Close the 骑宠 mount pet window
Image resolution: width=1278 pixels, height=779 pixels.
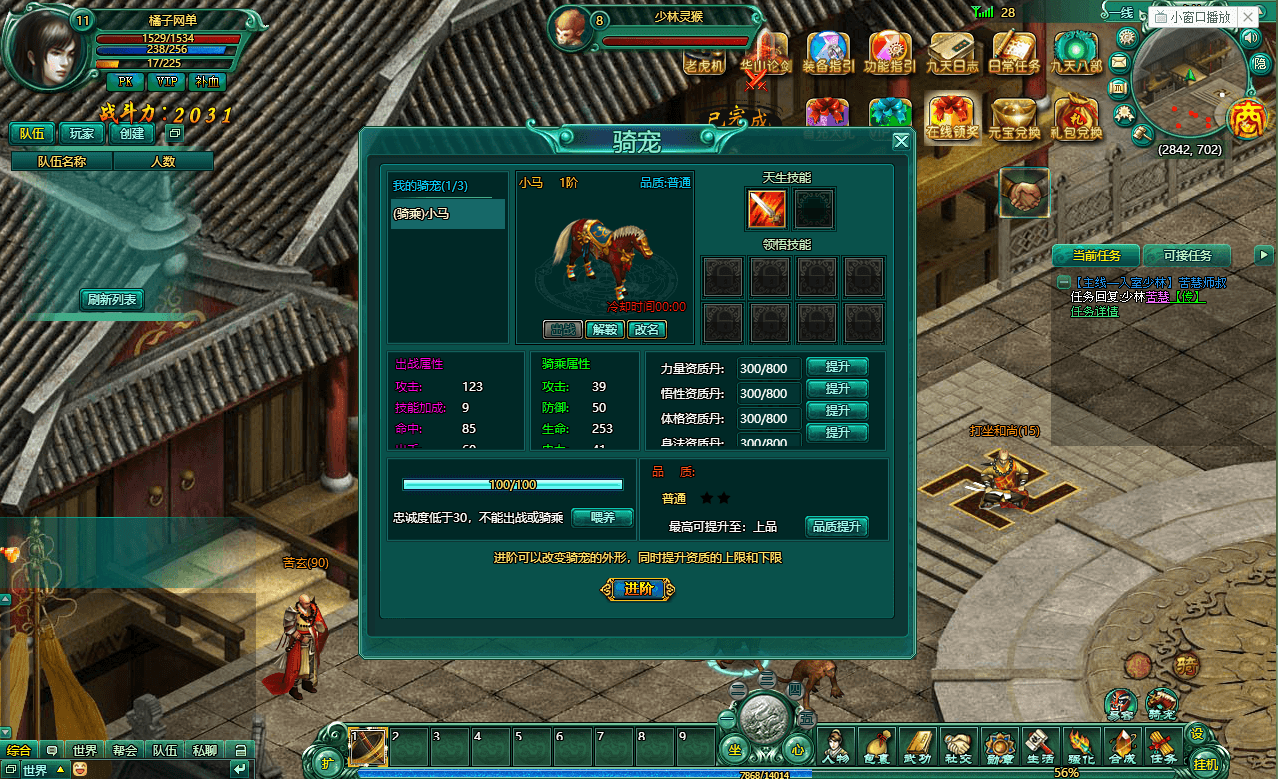point(901,141)
